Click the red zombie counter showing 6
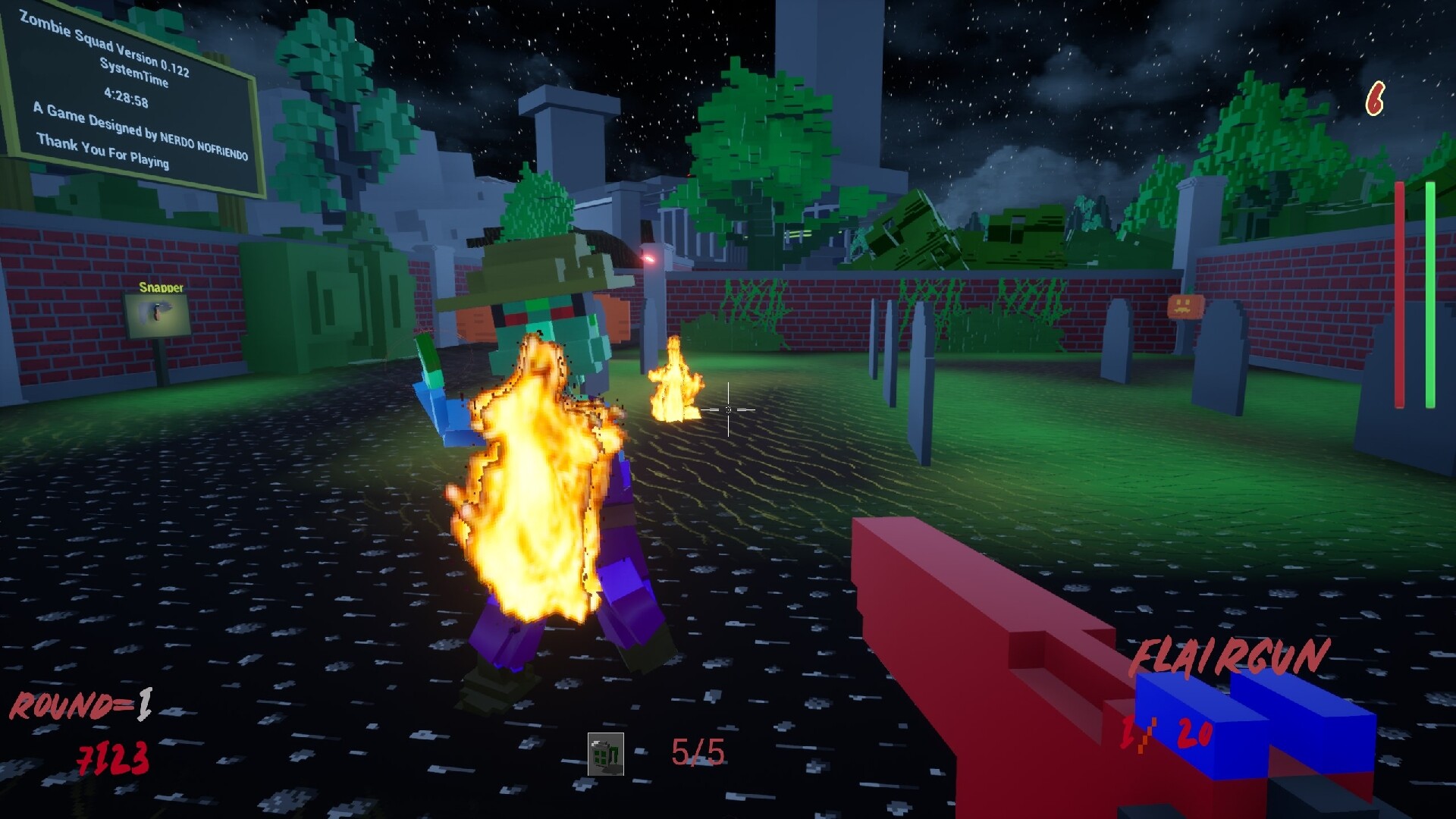The image size is (1456, 819). (x=1375, y=98)
